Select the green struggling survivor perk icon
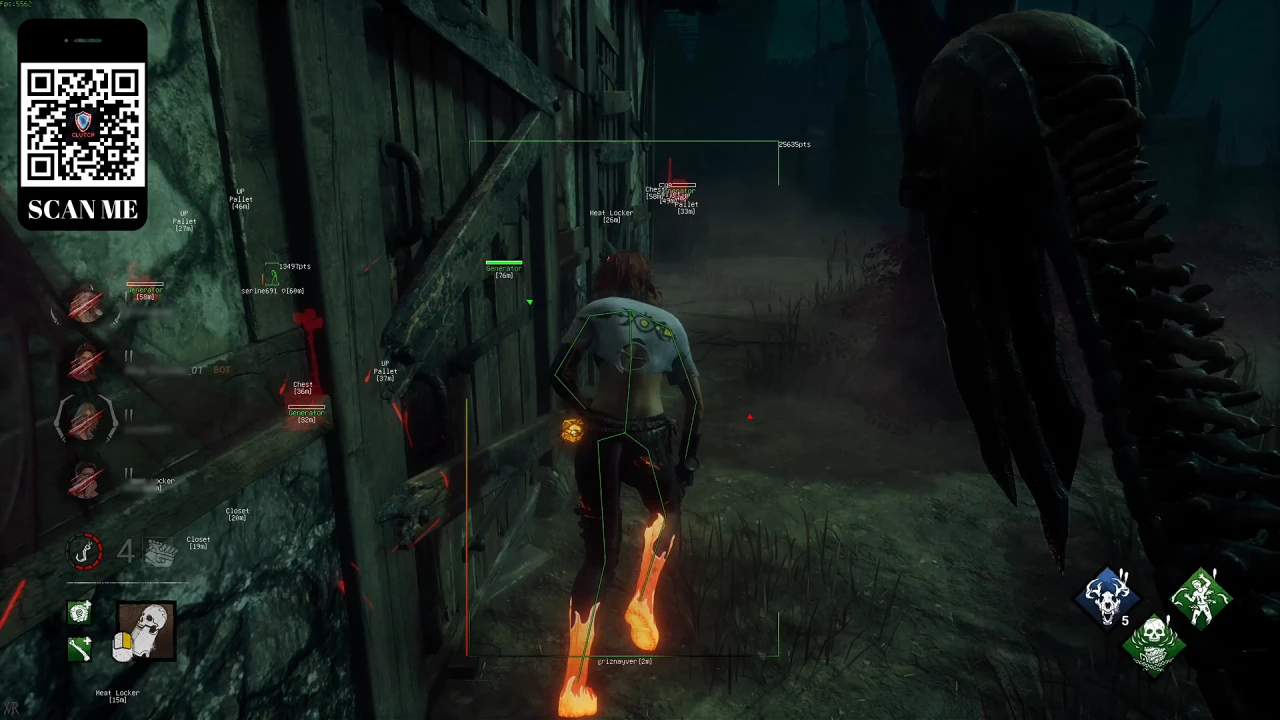The height and width of the screenshot is (720, 1280). pyautogui.click(x=1200, y=597)
